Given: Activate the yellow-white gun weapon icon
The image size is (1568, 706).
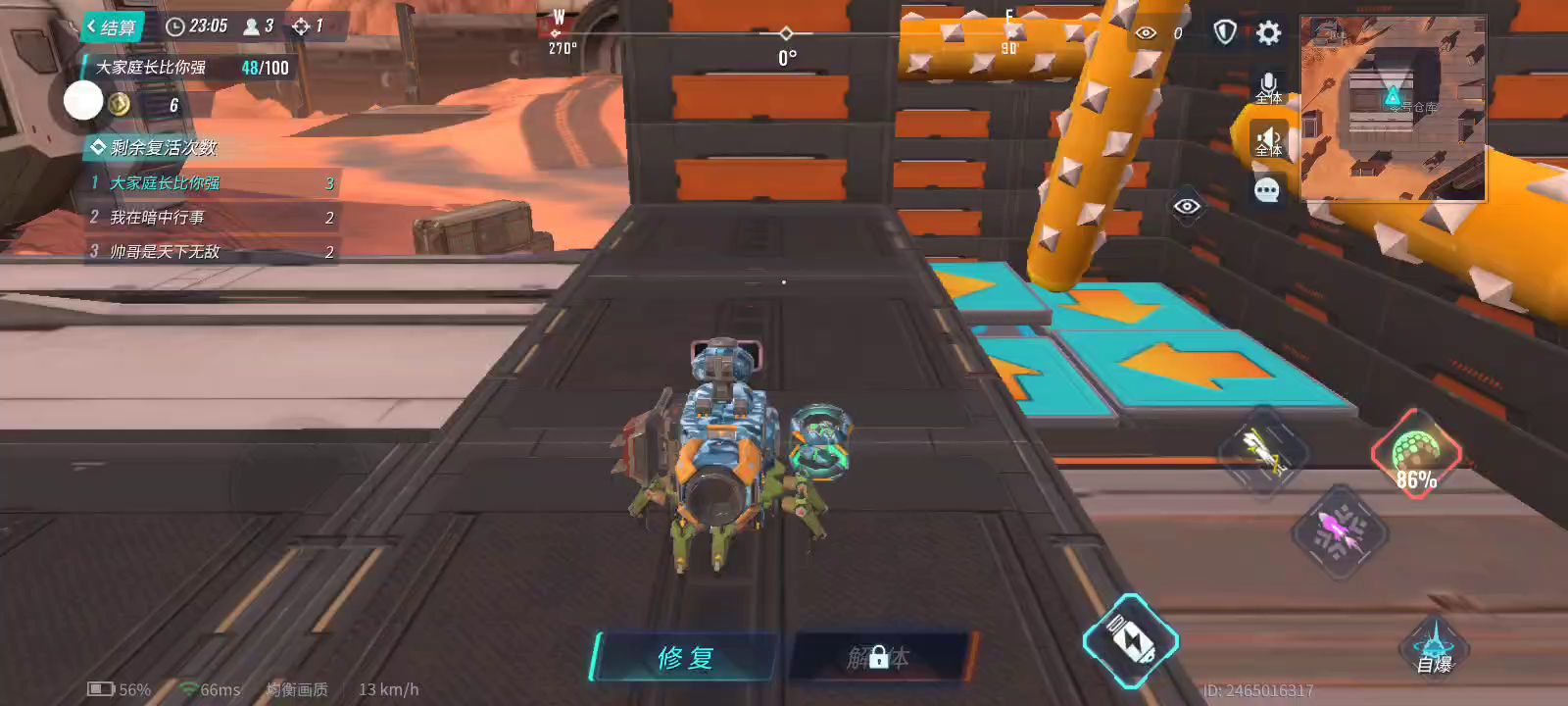Looking at the screenshot, I should coord(1263,452).
